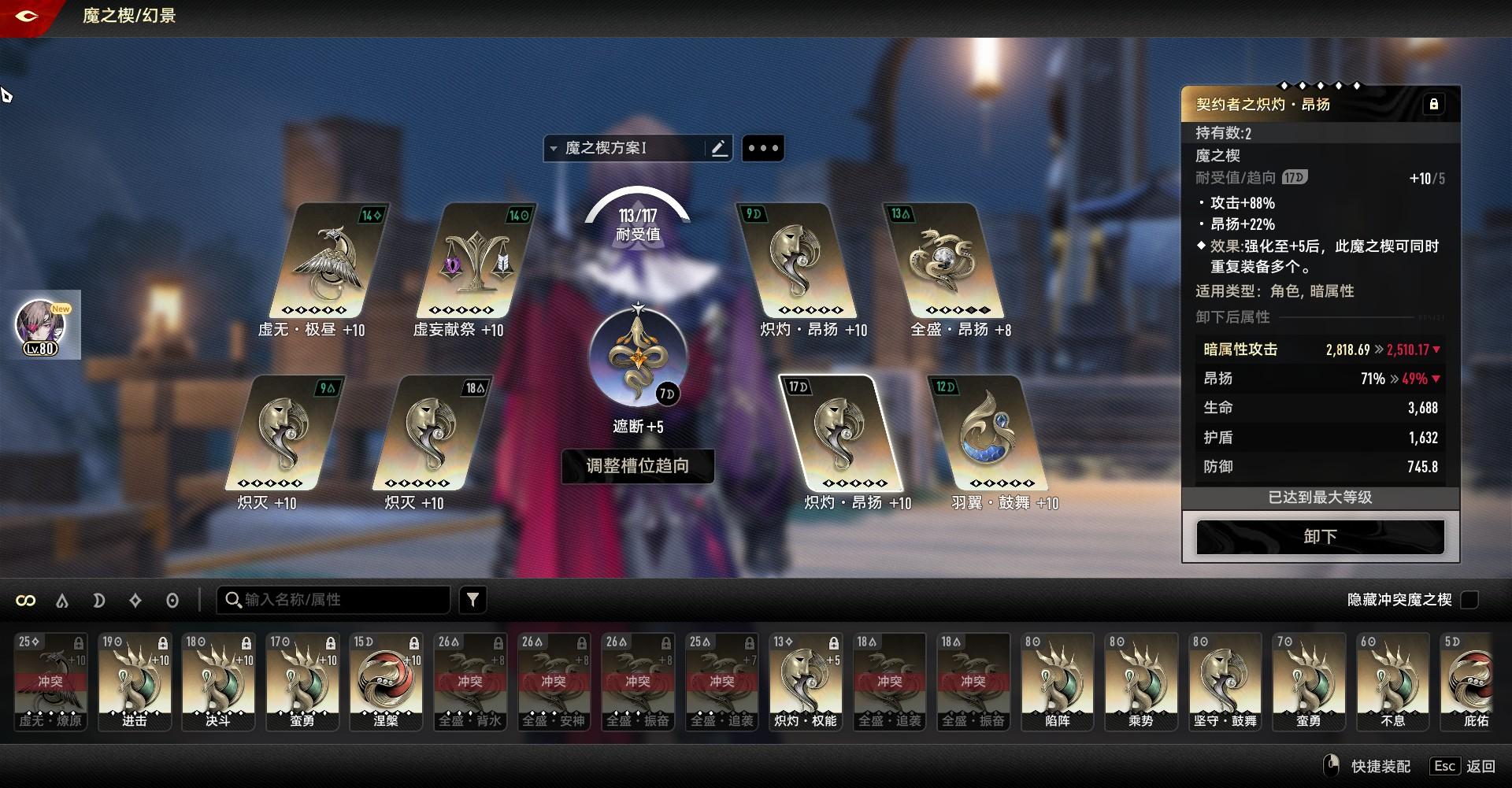The width and height of the screenshot is (1512, 788).
Task: Click the red back arrow button
Action: click(x=26, y=16)
